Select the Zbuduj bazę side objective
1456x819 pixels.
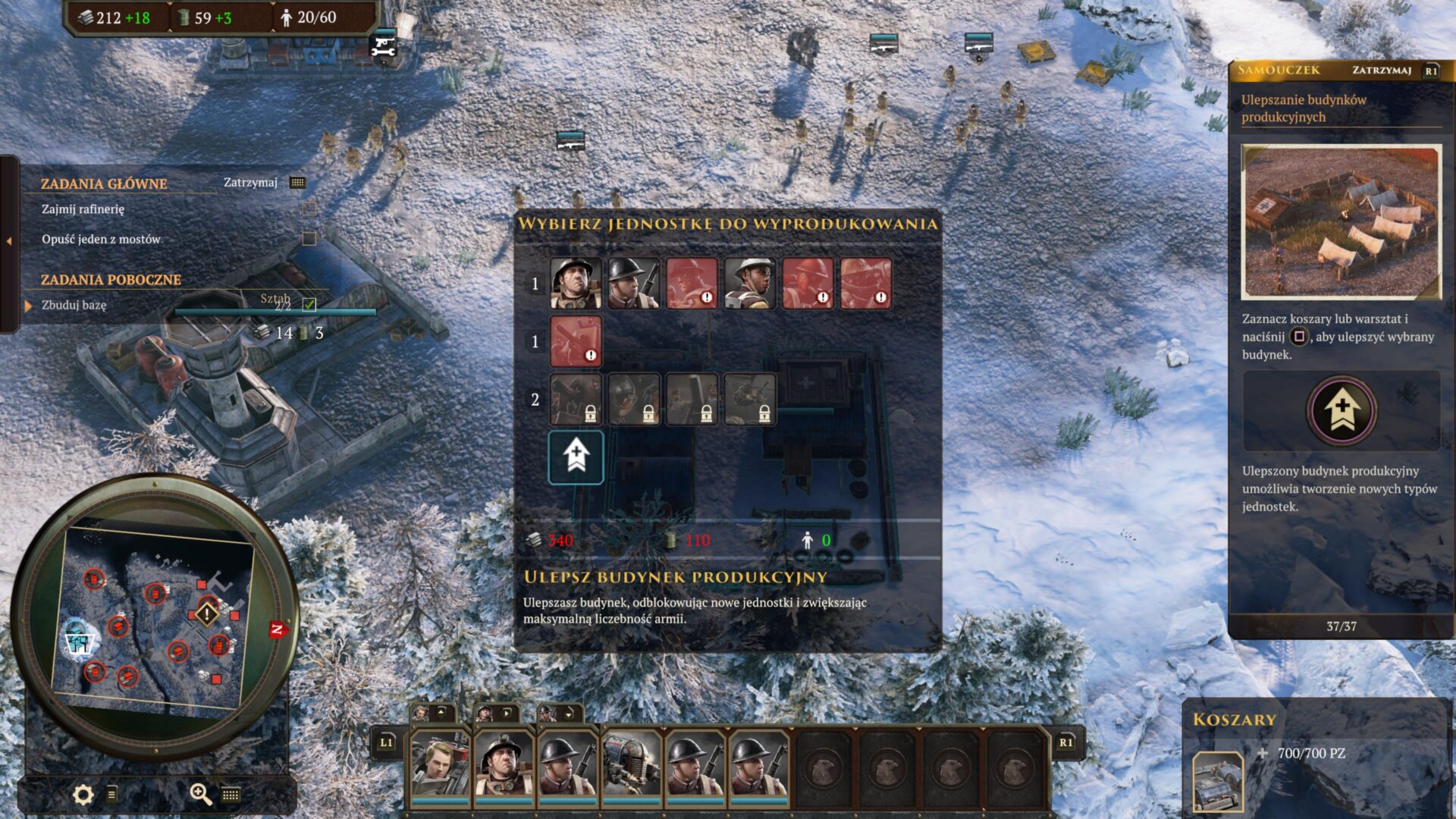(x=74, y=305)
